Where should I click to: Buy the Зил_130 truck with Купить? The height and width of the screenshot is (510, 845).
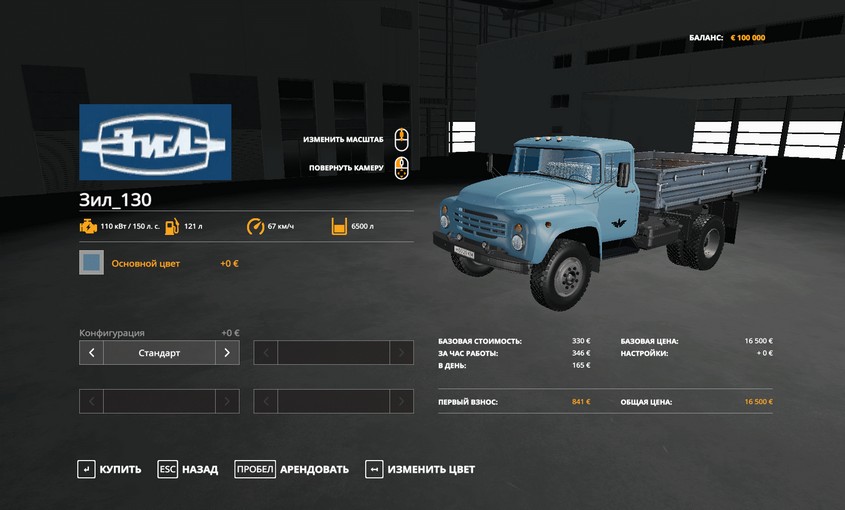(110, 469)
